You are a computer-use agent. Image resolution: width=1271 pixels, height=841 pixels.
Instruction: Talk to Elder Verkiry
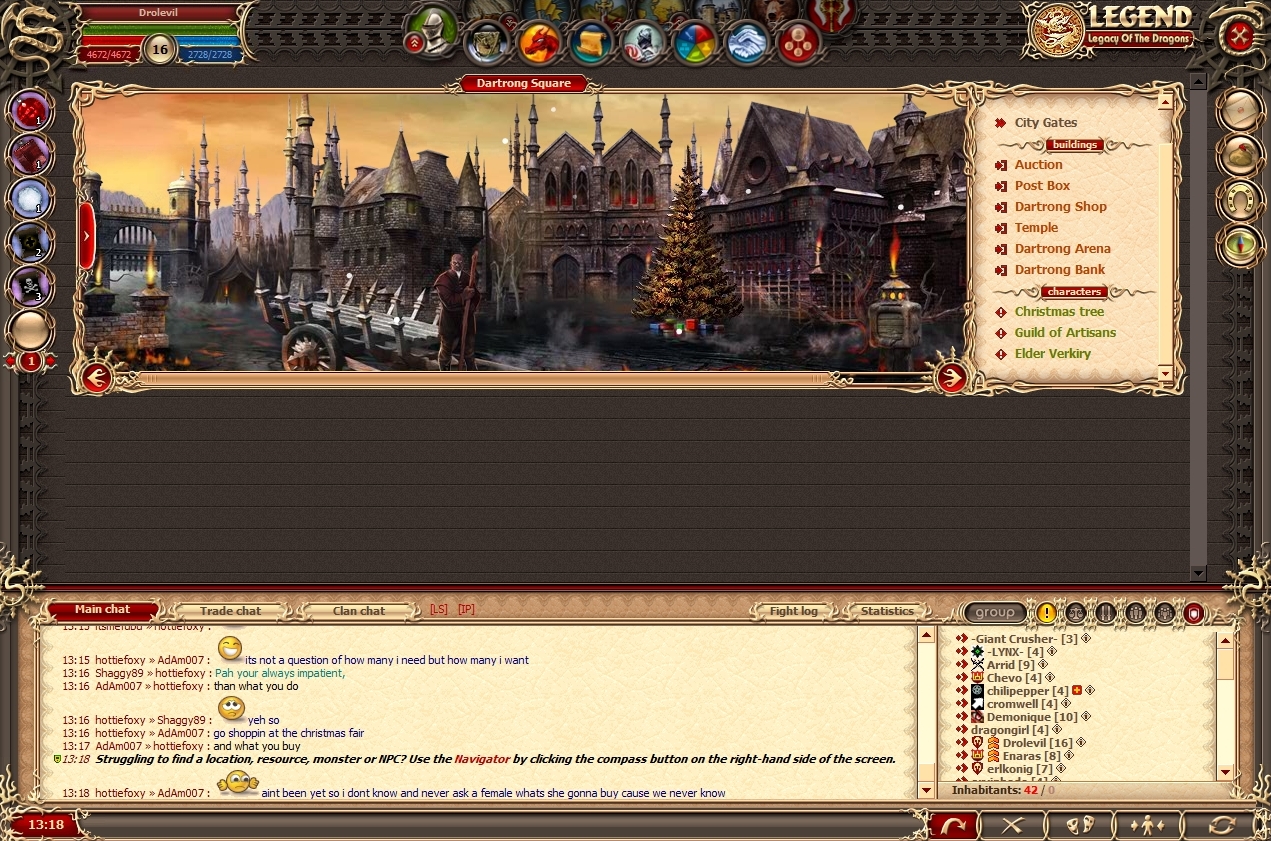[x=1052, y=354]
